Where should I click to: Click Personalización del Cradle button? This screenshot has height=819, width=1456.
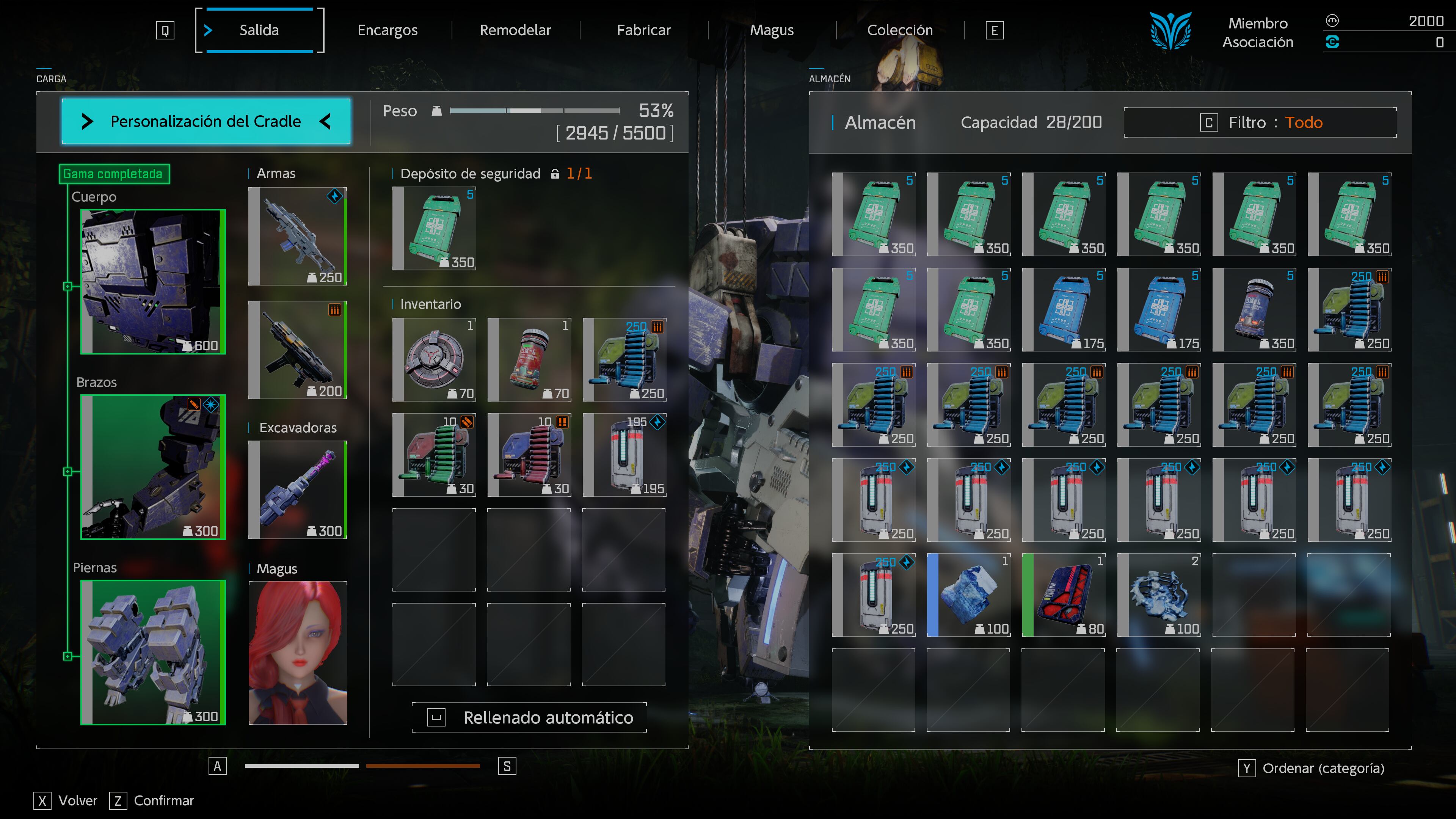[x=206, y=121]
